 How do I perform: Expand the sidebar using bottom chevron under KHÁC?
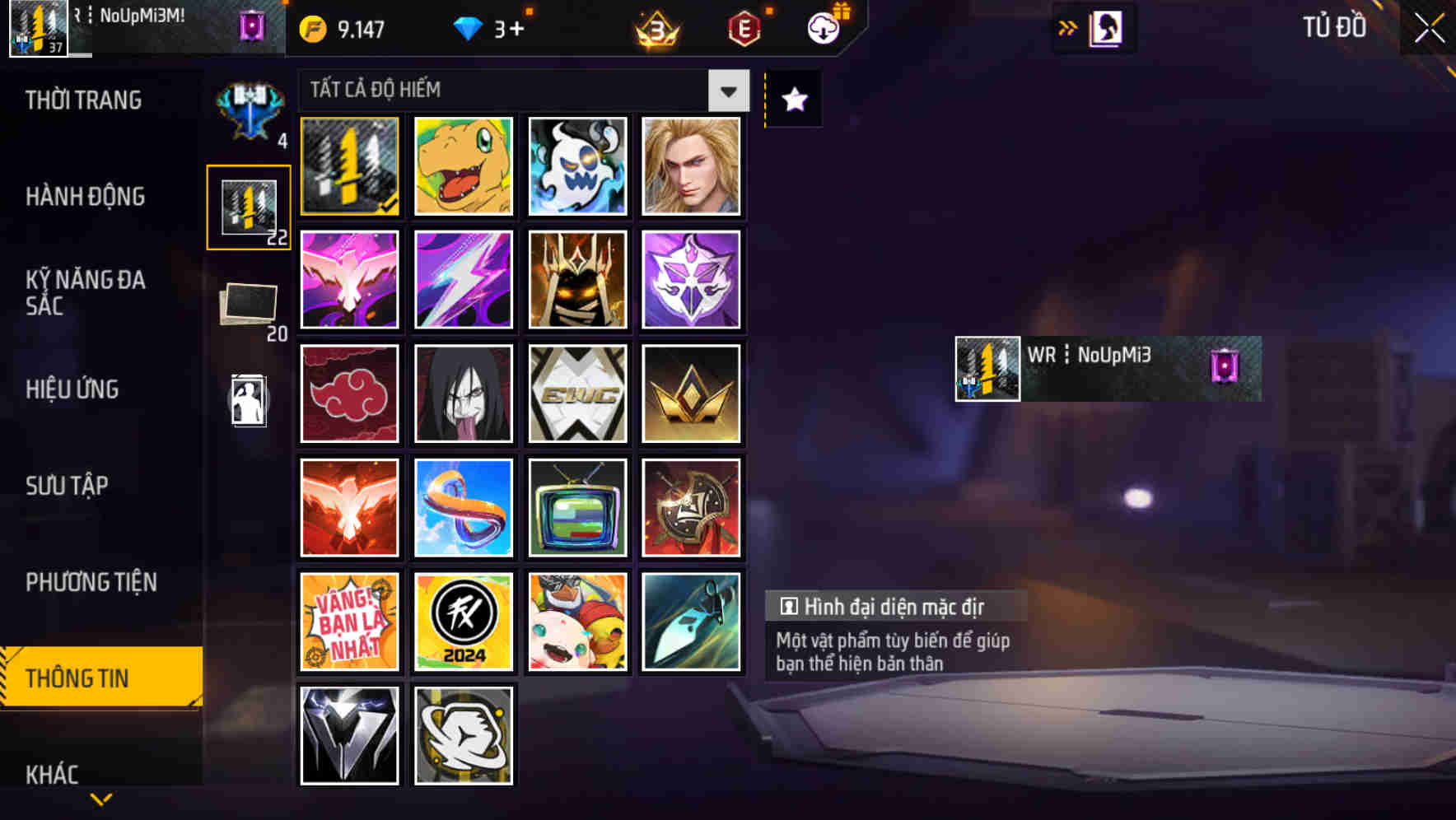click(x=100, y=800)
